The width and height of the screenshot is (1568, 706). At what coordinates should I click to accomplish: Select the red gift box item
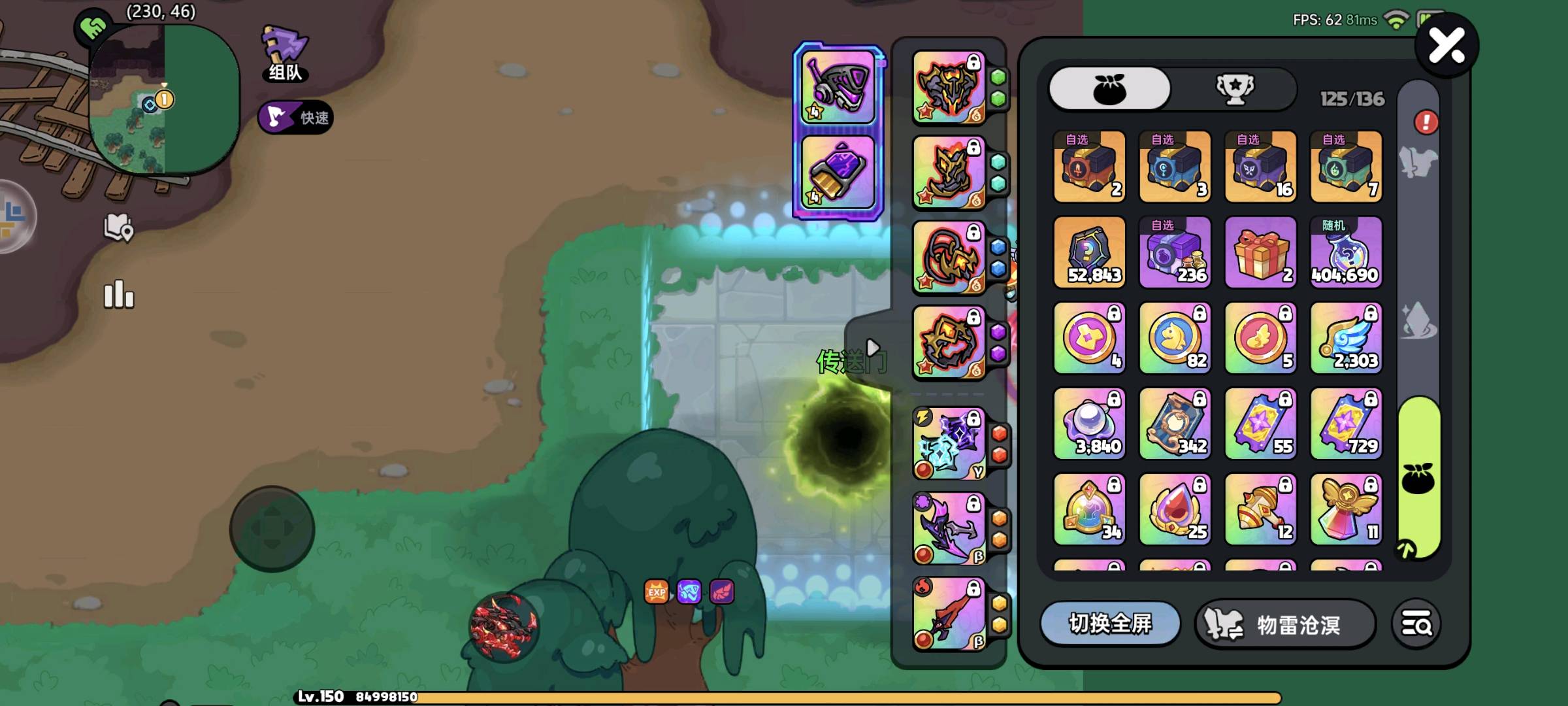tap(1260, 252)
